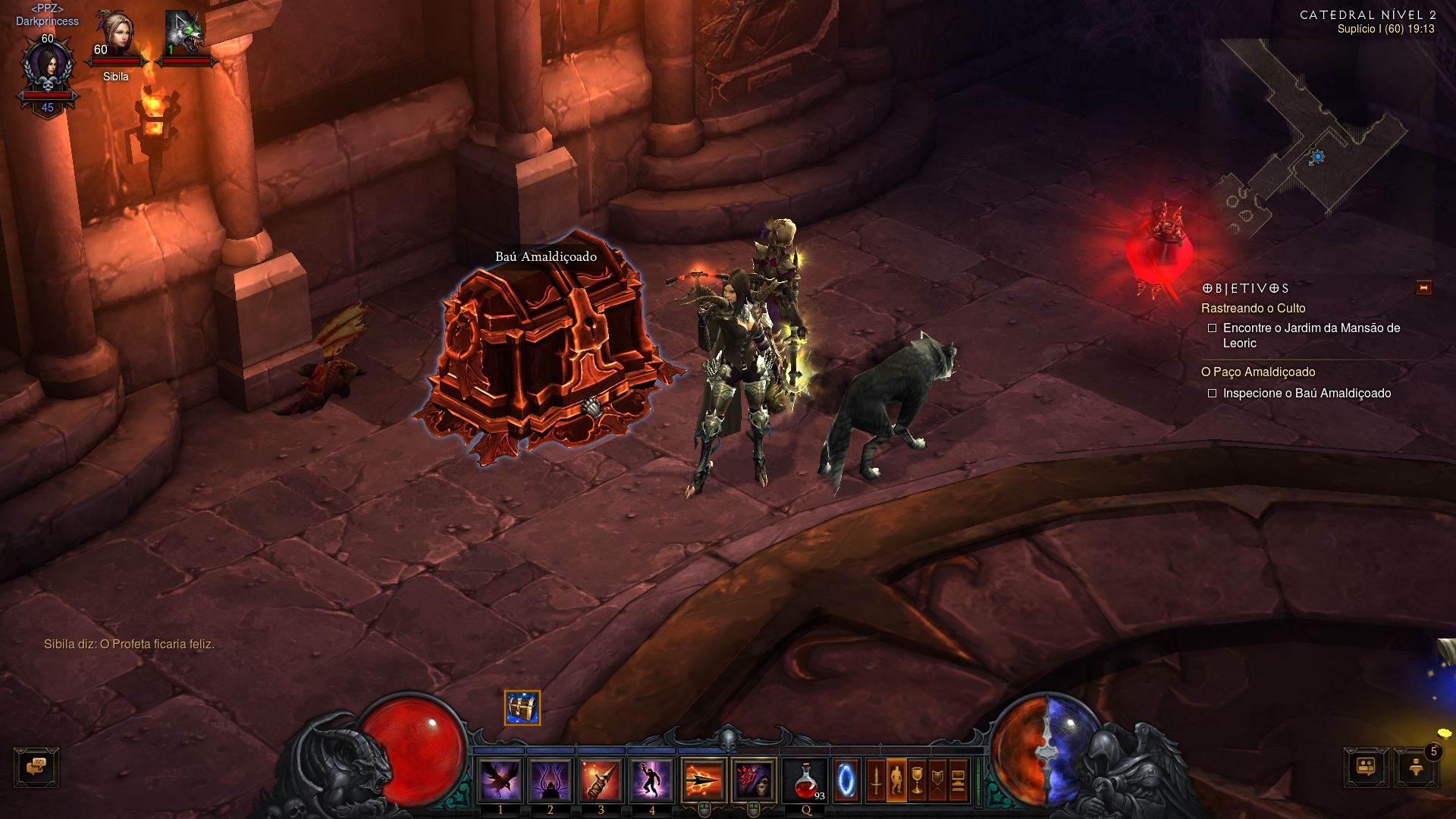Click the treasure chest buff icon
The height and width of the screenshot is (819, 1456).
click(x=522, y=708)
